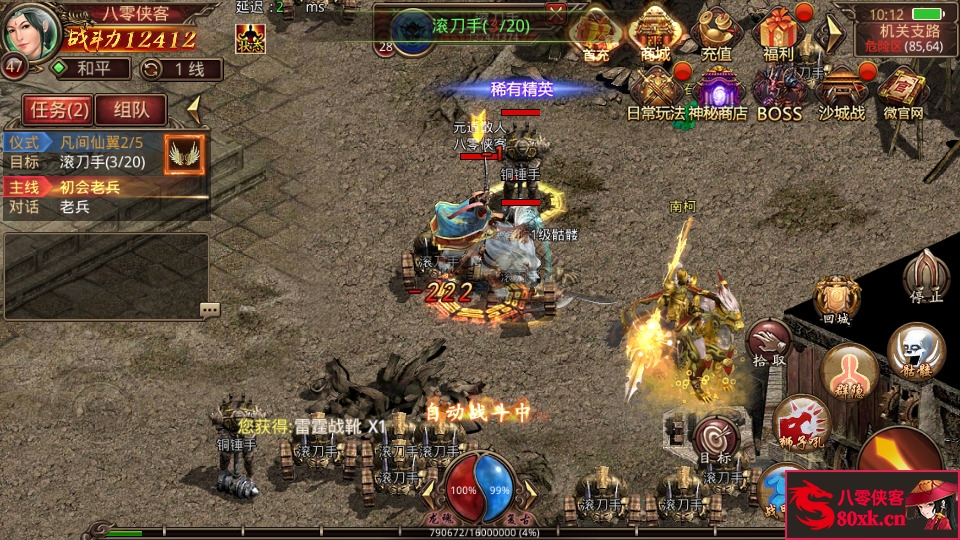Switch to the 组队 team tab
Viewport: 960px width, 540px height.
pos(132,110)
